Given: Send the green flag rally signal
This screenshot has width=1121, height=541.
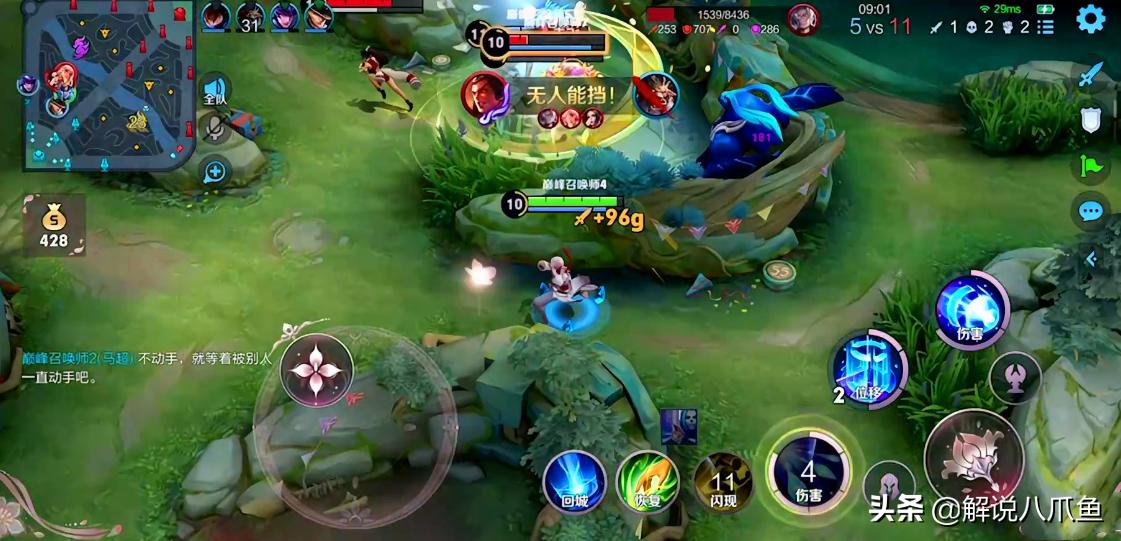Looking at the screenshot, I should 1090,165.
